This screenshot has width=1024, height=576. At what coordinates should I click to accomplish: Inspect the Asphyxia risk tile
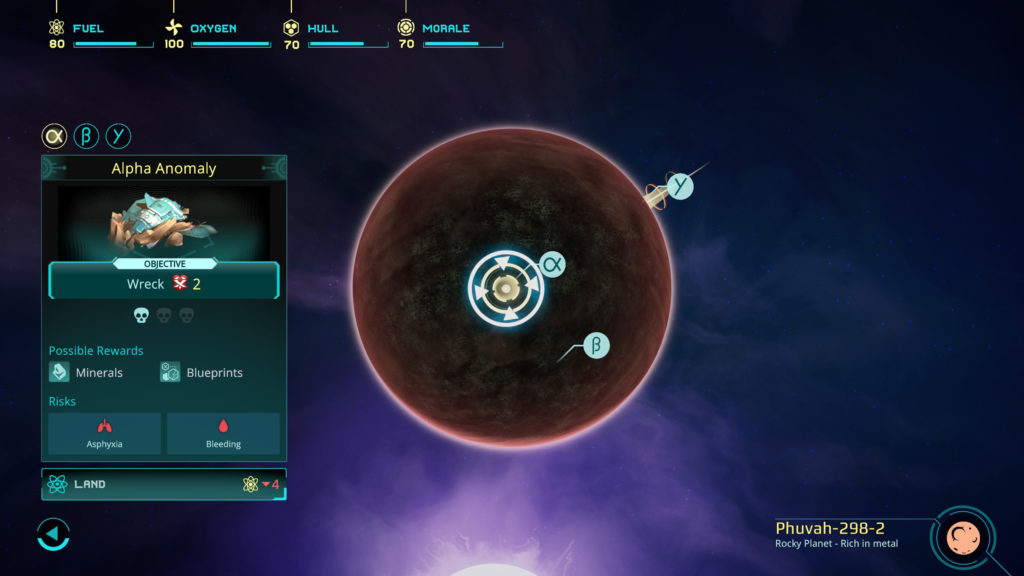(x=104, y=433)
